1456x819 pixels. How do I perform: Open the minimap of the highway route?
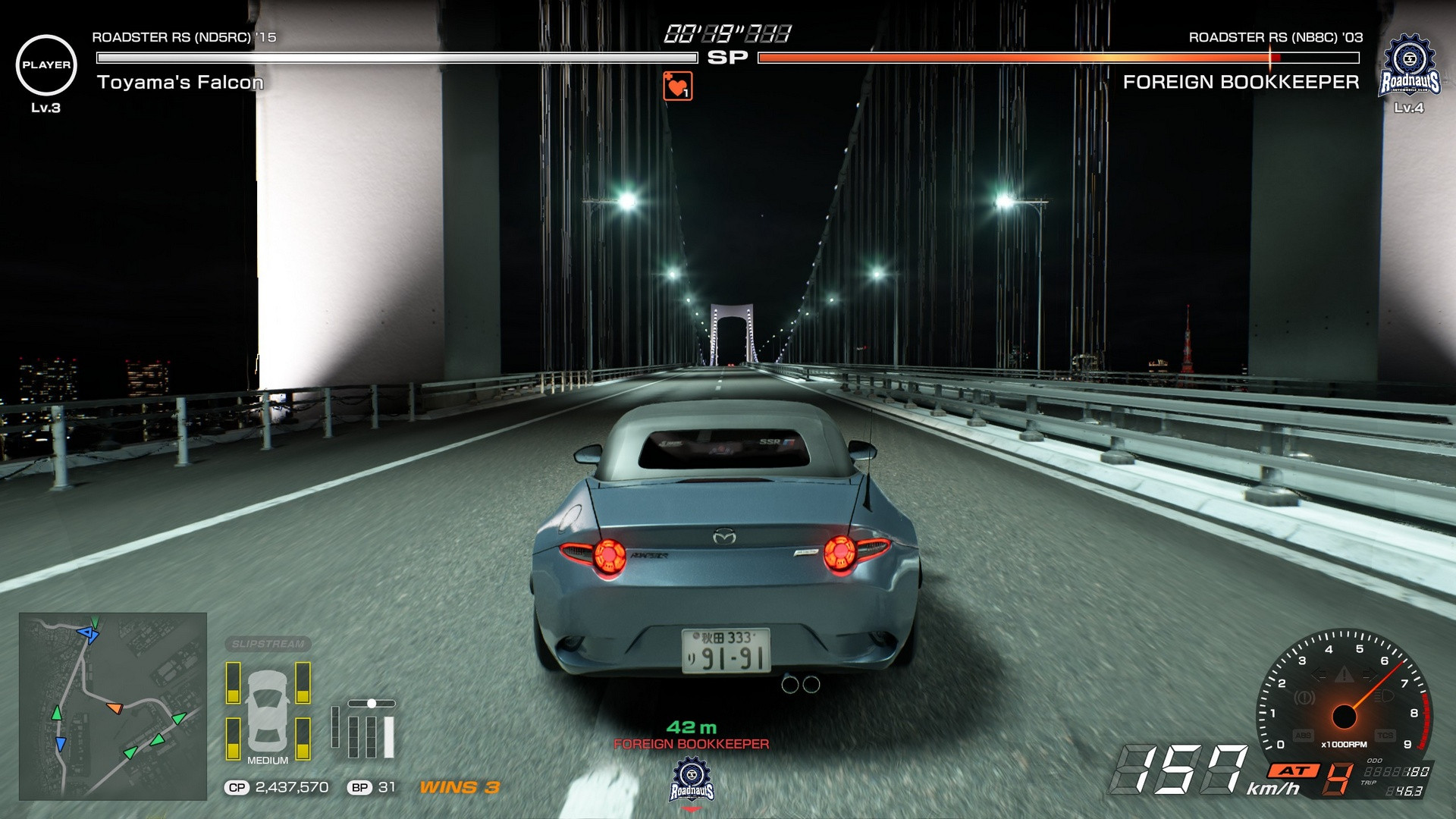point(113,706)
